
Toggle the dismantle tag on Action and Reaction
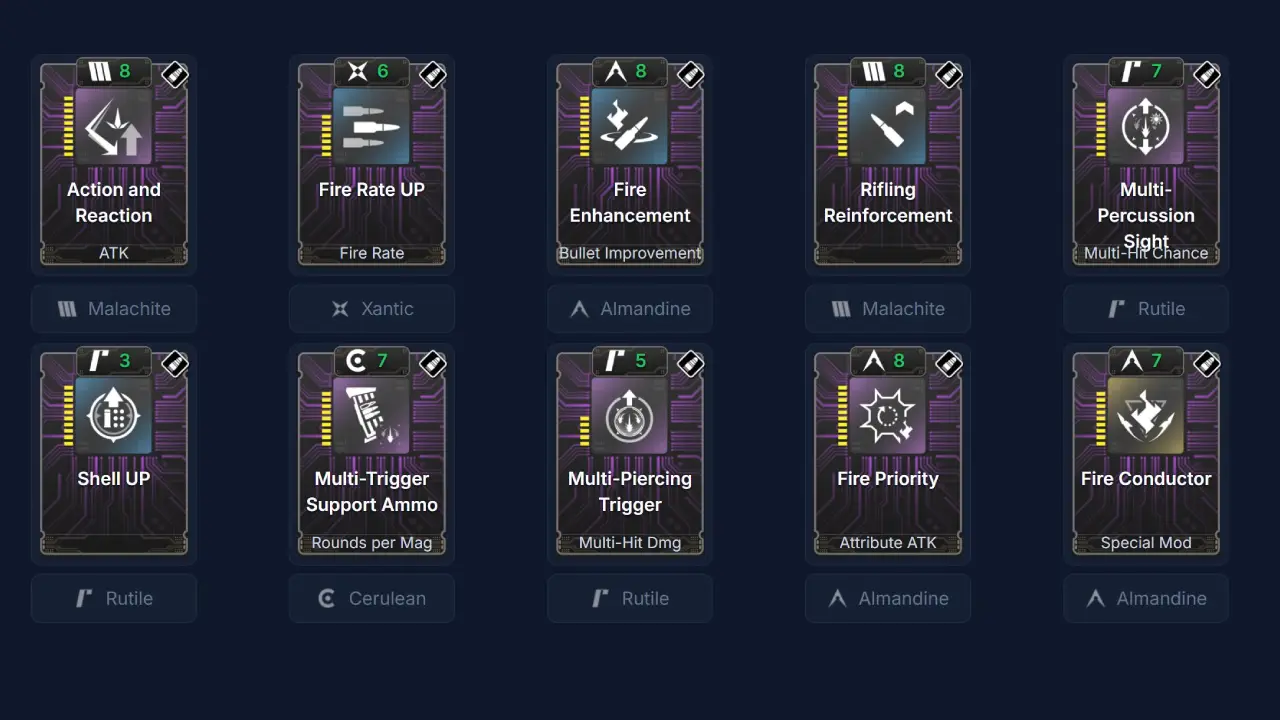(x=174, y=74)
